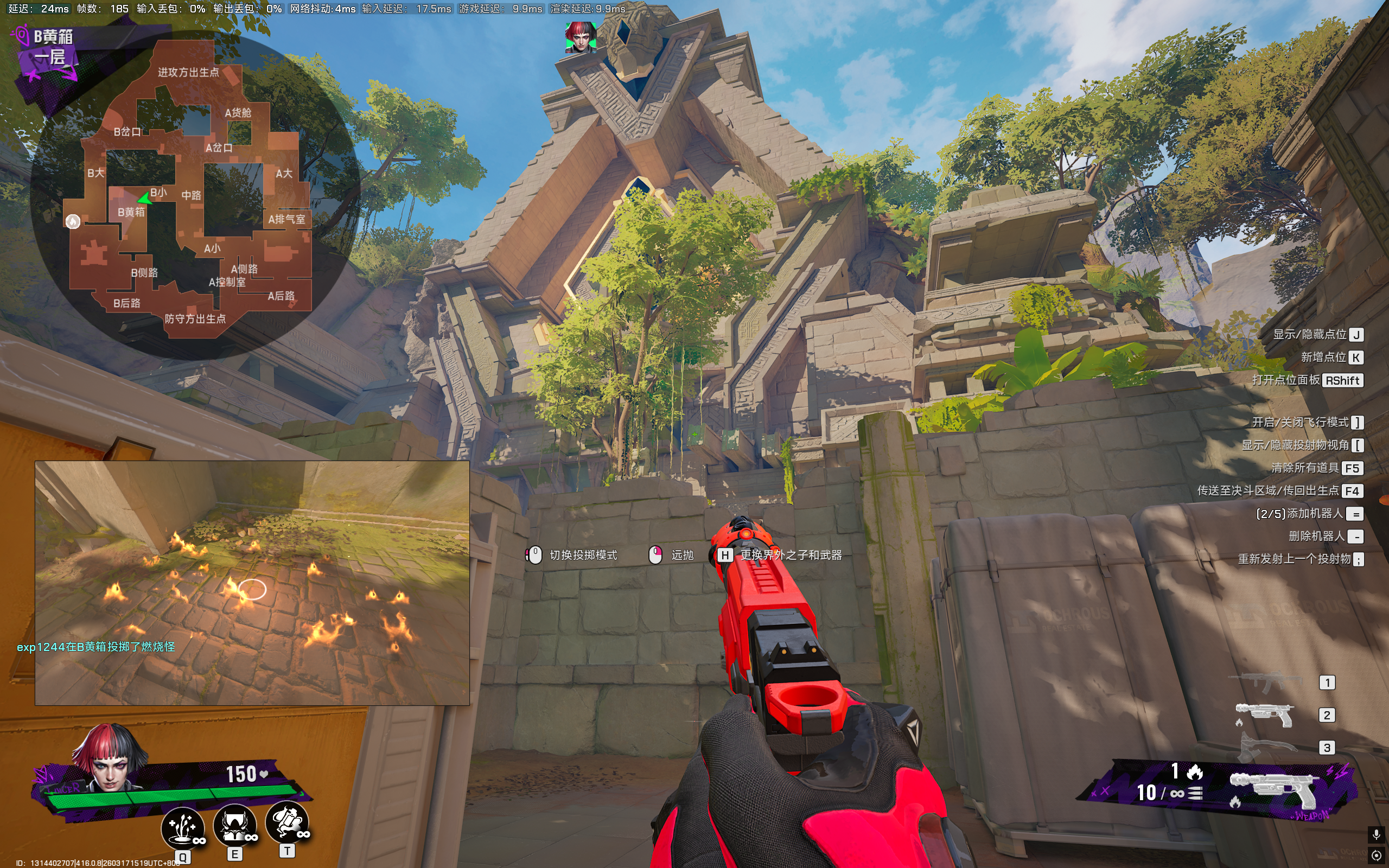Select the pistol in weapon slot 2
Image resolution: width=1389 pixels, height=868 pixels.
point(1264,714)
